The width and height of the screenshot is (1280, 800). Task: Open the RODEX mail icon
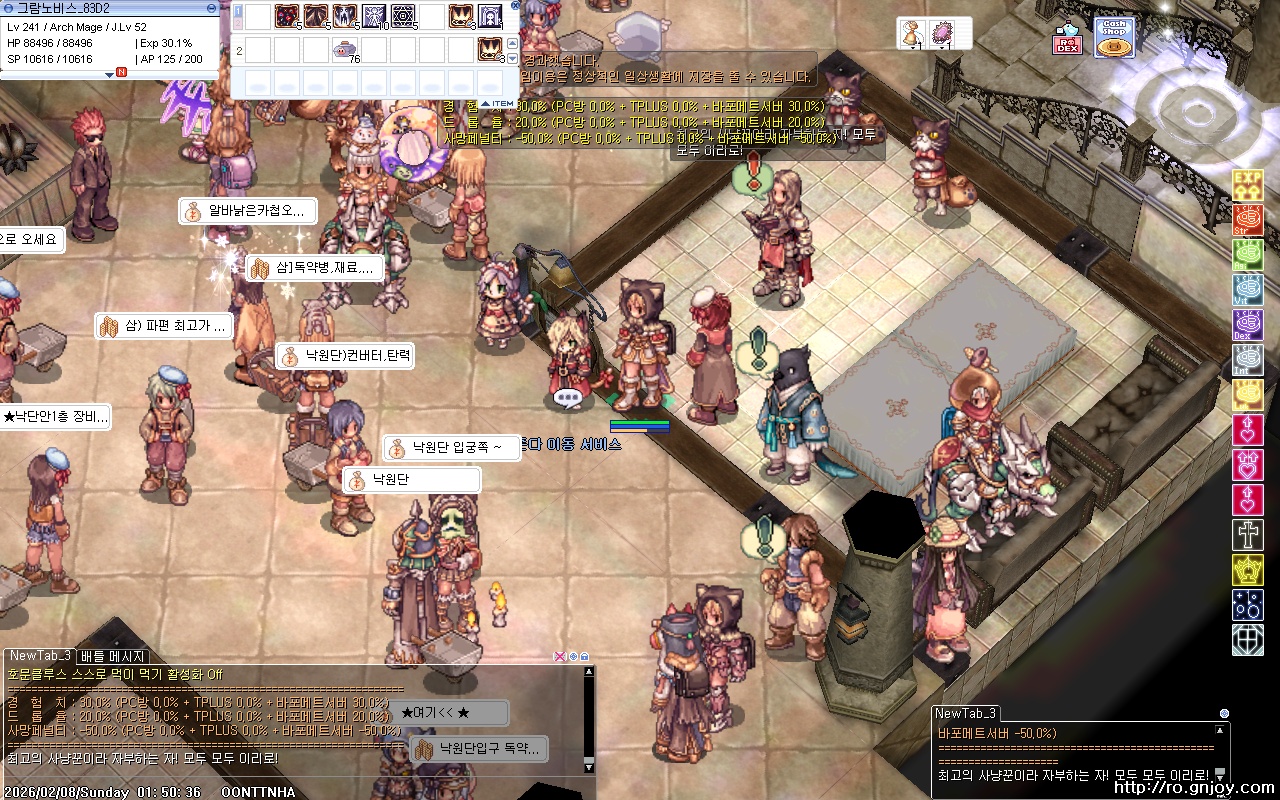click(x=1067, y=39)
